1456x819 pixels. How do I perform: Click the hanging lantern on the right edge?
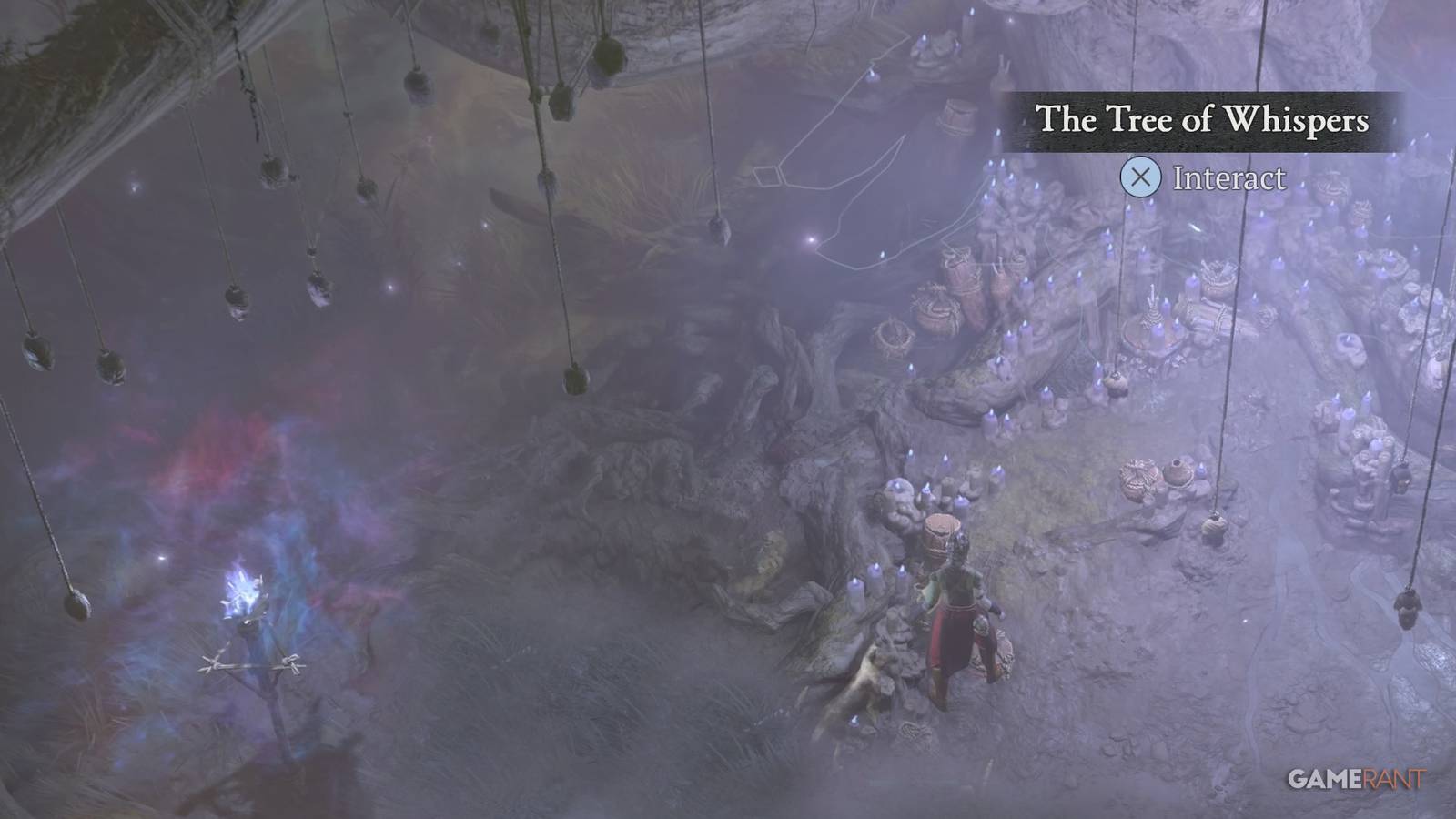(x=1409, y=608)
